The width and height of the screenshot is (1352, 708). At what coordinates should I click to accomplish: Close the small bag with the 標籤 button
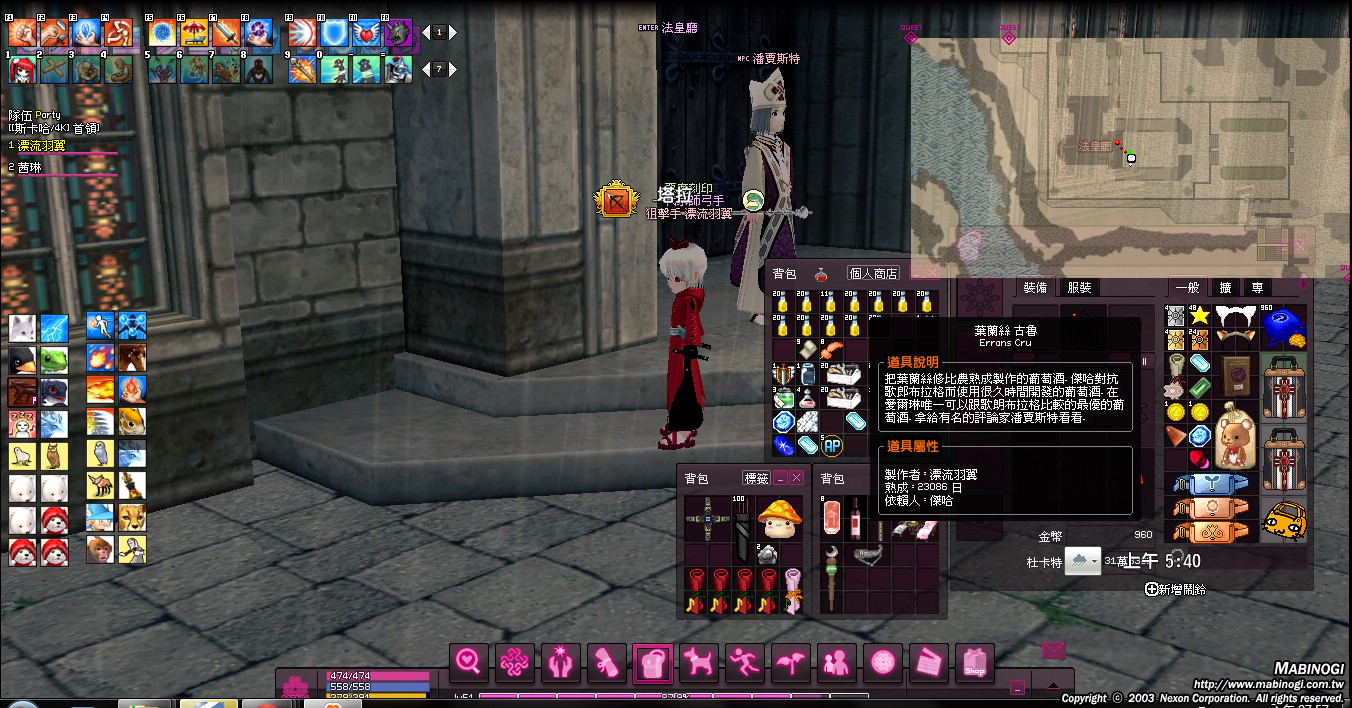point(796,479)
